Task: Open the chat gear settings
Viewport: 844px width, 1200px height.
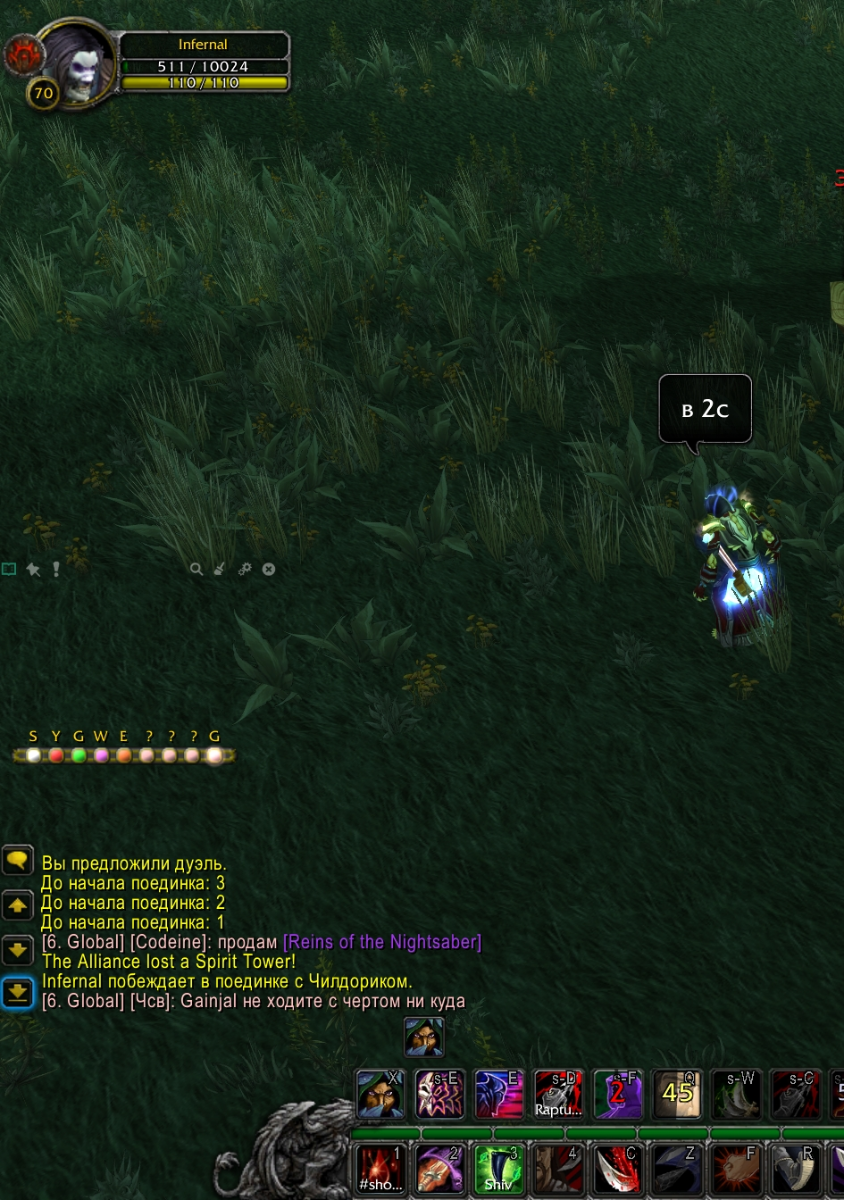Action: [x=245, y=569]
